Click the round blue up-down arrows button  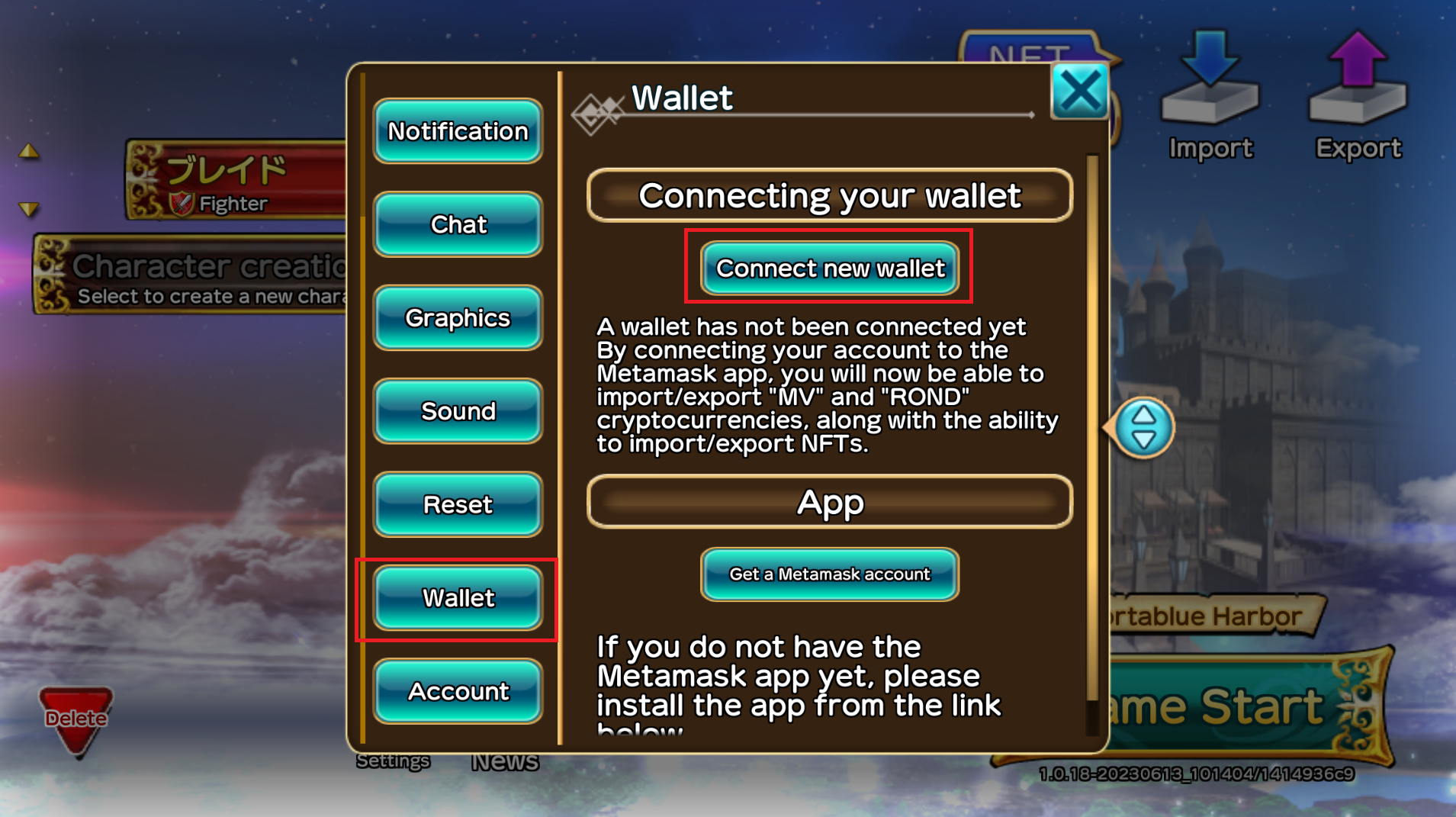coord(1143,428)
